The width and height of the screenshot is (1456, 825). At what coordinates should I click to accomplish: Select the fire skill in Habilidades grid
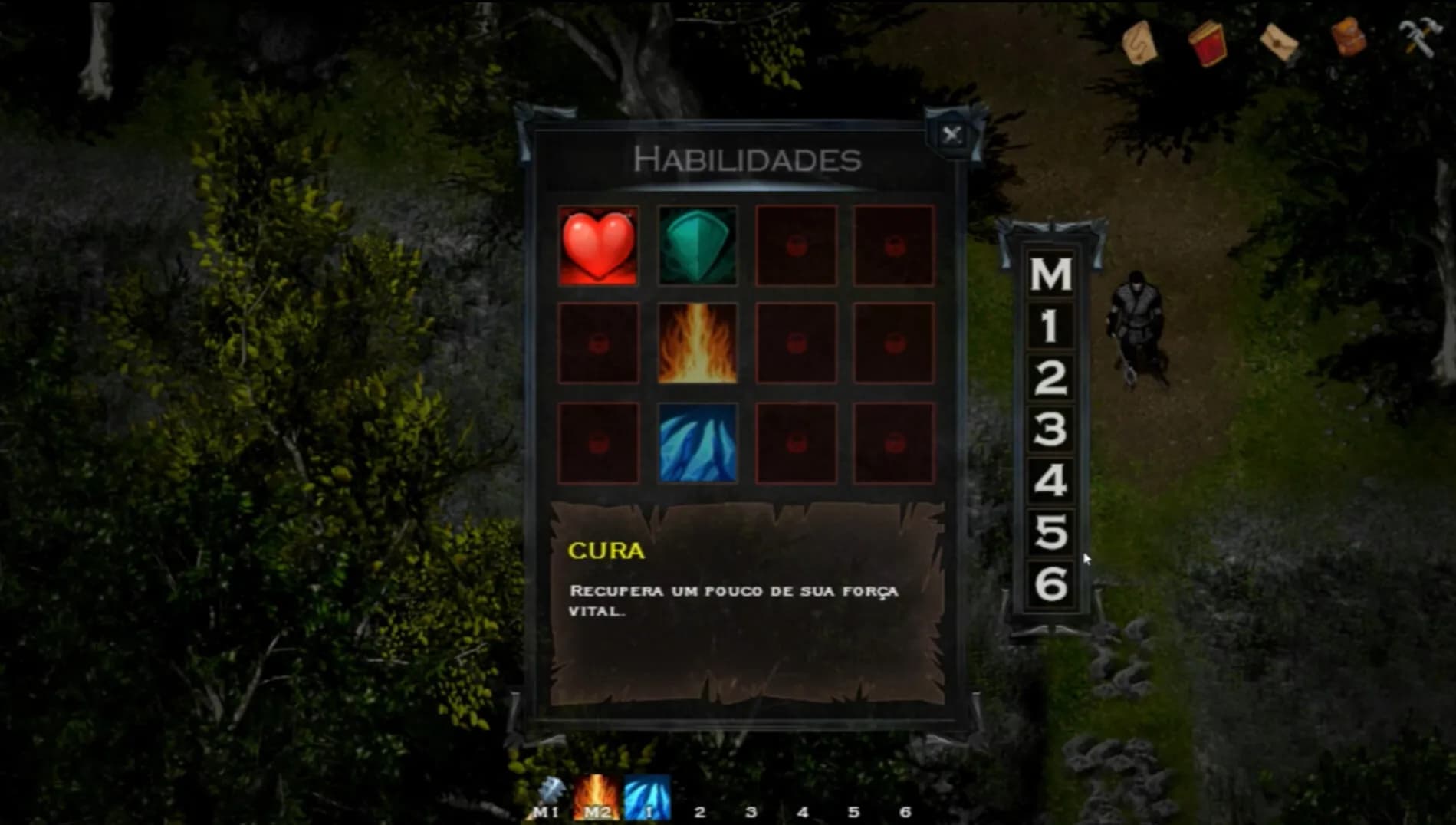pyautogui.click(x=697, y=343)
